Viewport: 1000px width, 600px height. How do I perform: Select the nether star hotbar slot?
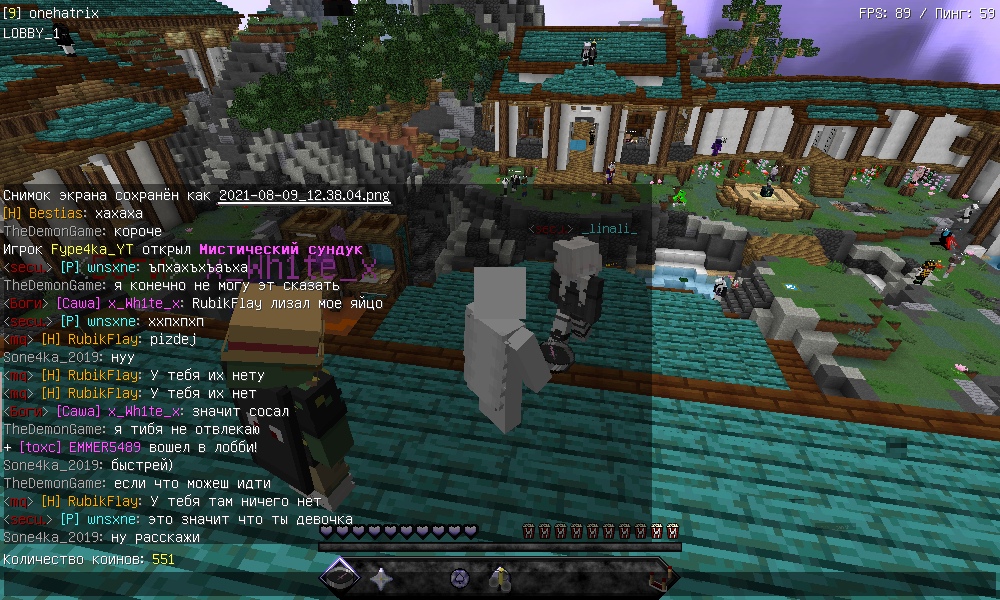pyautogui.click(x=381, y=577)
